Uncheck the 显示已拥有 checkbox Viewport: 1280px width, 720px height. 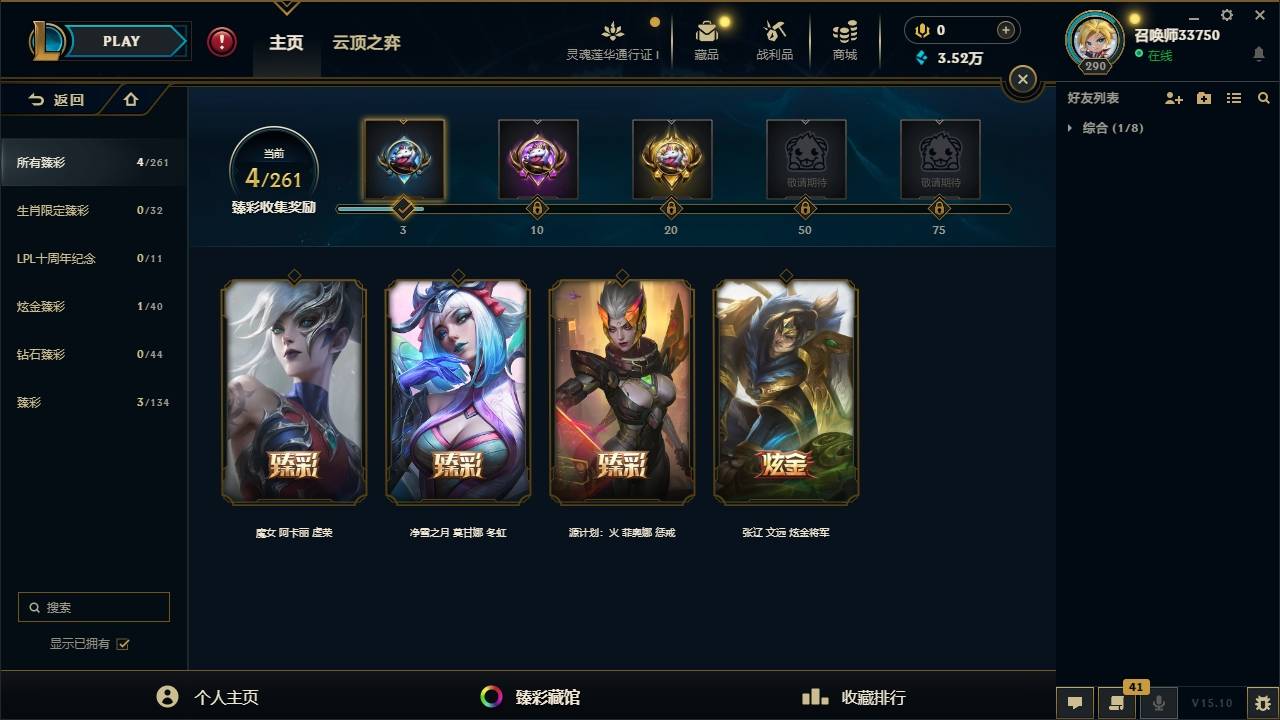[122, 644]
